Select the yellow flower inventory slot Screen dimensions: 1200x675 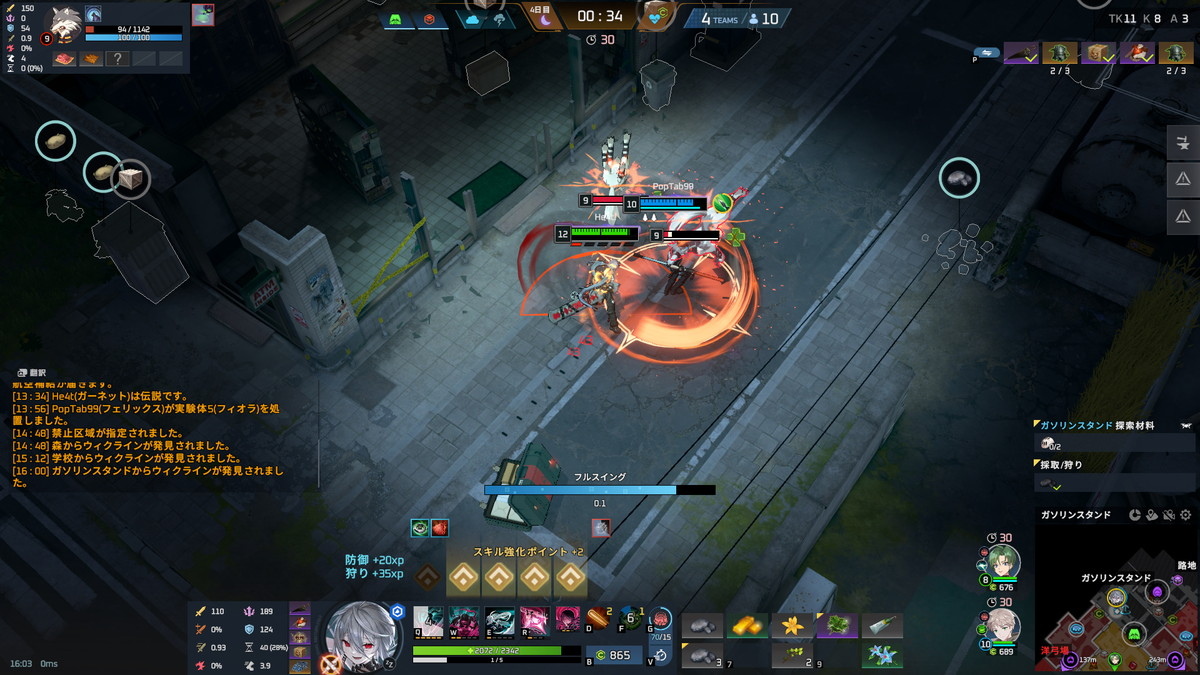pos(791,626)
